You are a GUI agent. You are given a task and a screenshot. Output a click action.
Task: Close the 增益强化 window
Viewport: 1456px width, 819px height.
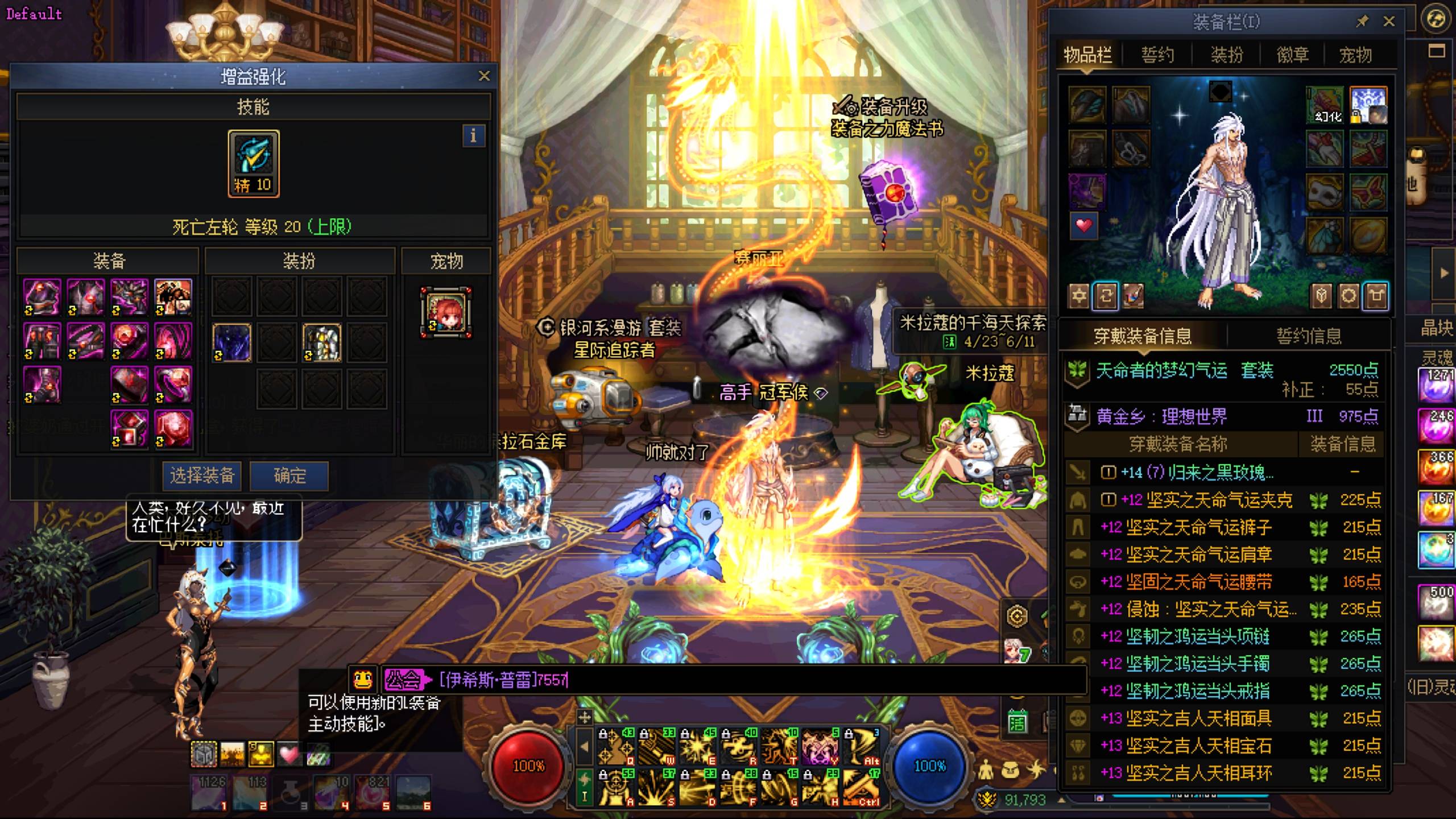pos(484,76)
